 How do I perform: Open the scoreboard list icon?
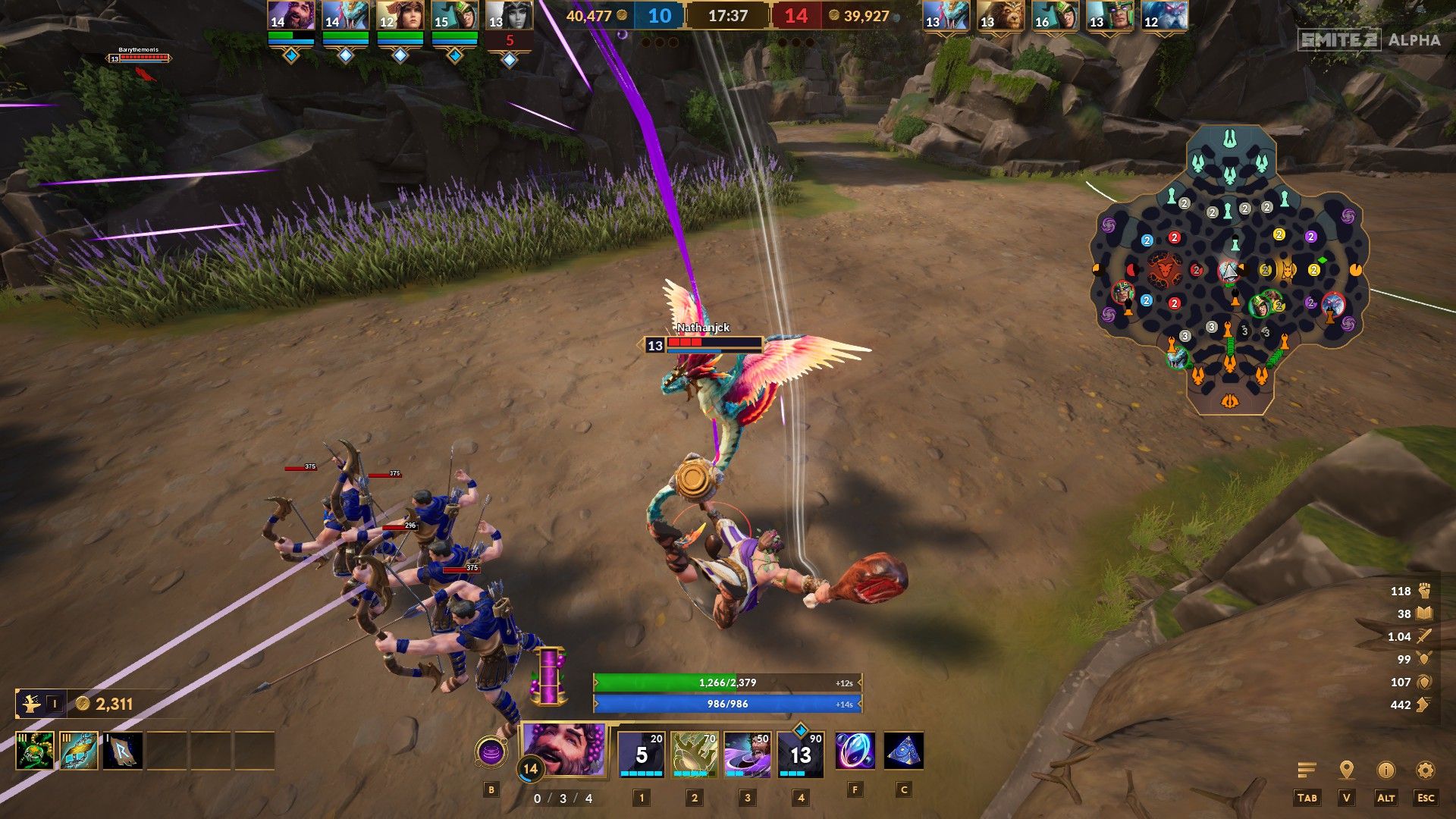pos(1307,770)
